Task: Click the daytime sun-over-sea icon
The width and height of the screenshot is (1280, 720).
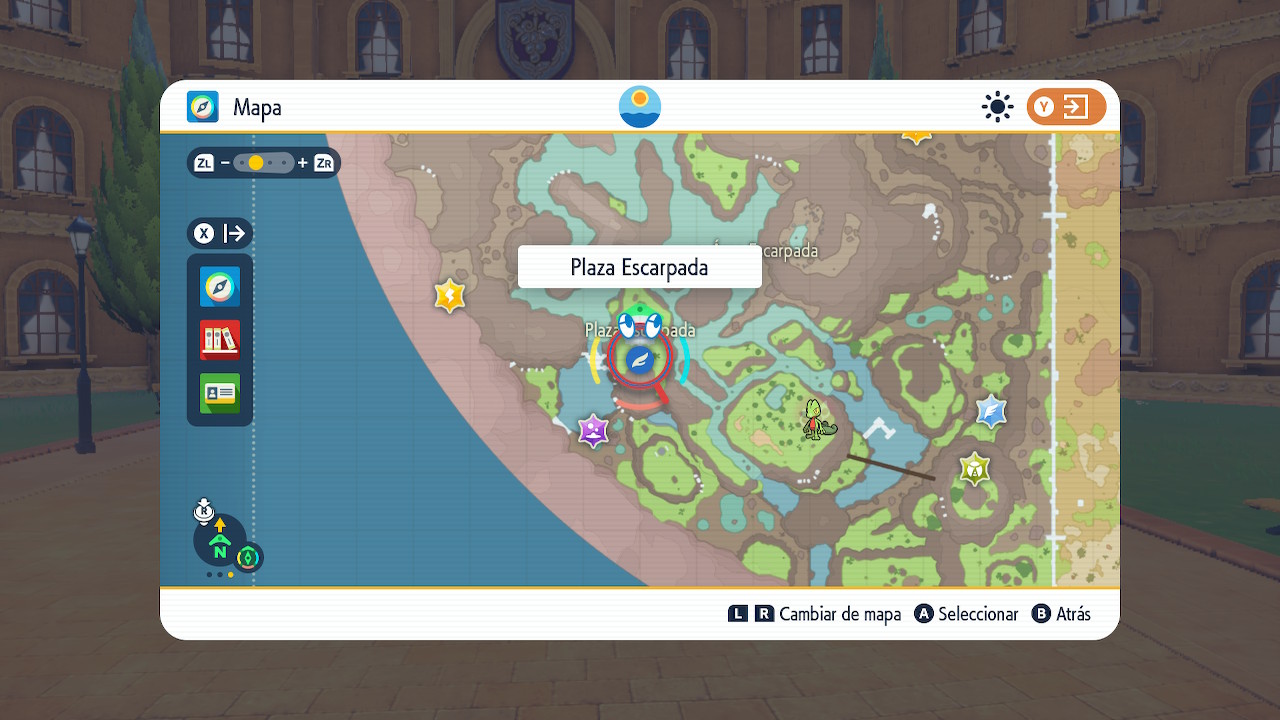Action: point(640,107)
